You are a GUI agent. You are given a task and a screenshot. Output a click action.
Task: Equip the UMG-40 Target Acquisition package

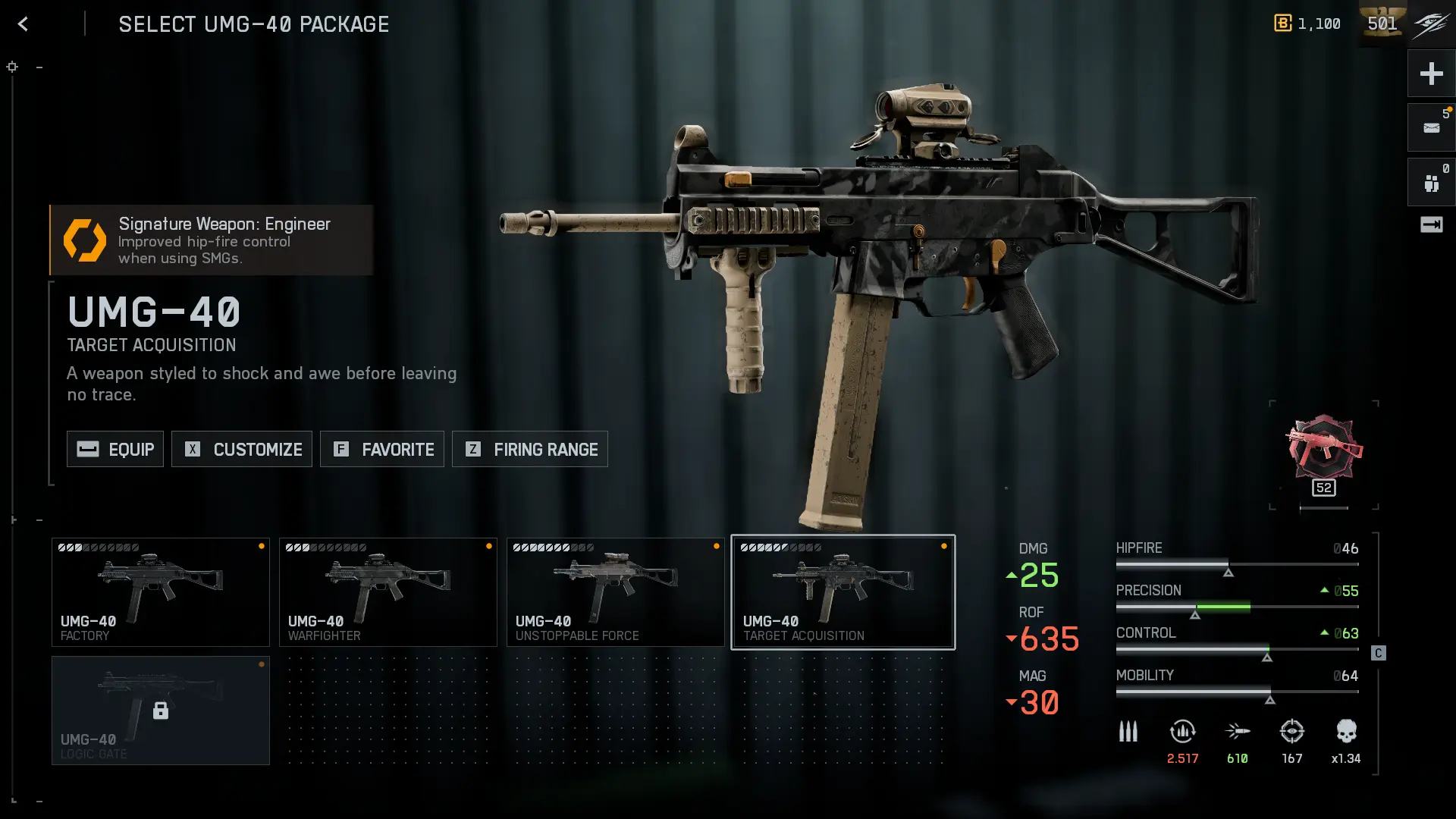click(x=115, y=449)
